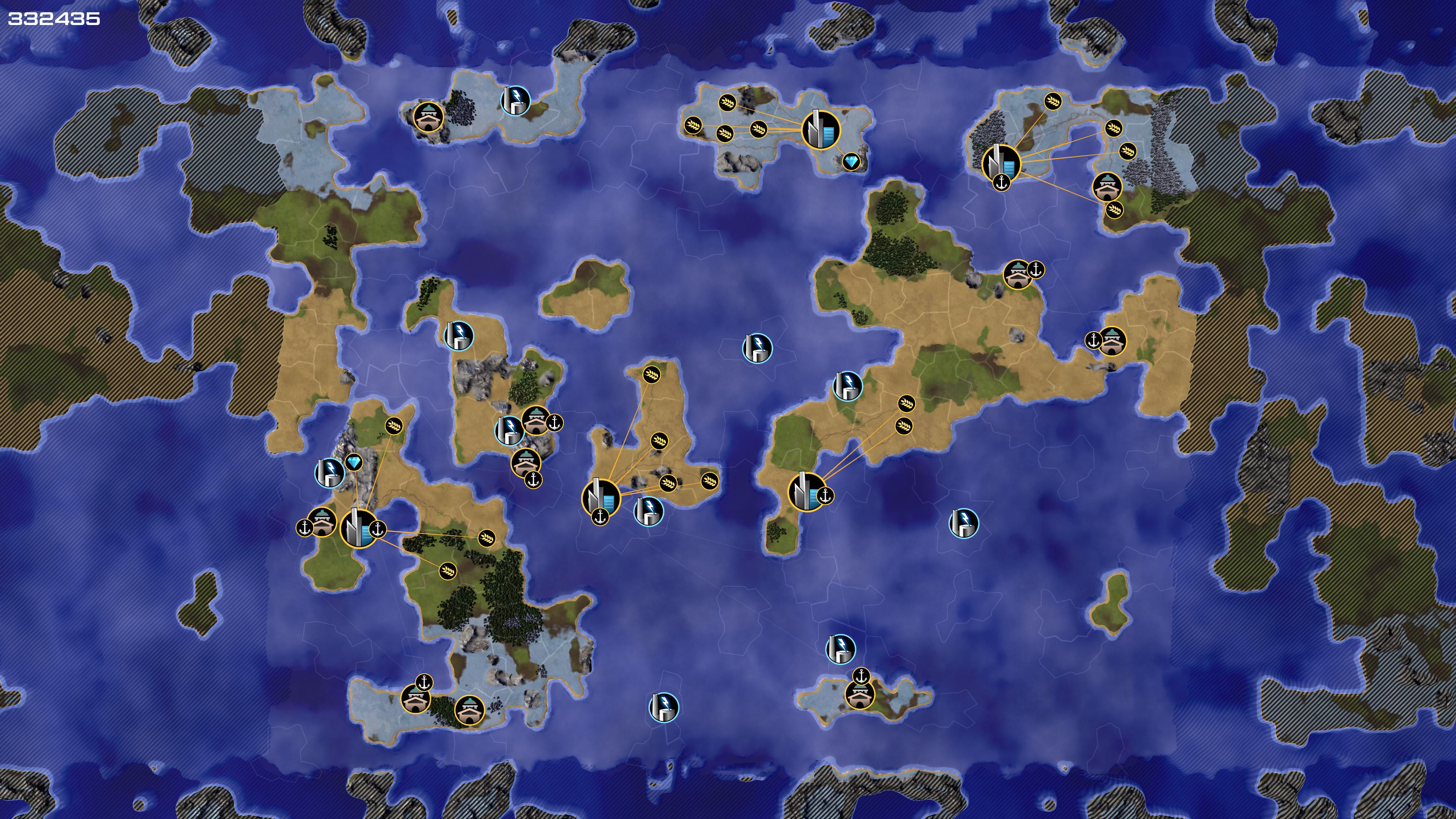Select the city marker lacking an anchor badge

pos(821,129)
